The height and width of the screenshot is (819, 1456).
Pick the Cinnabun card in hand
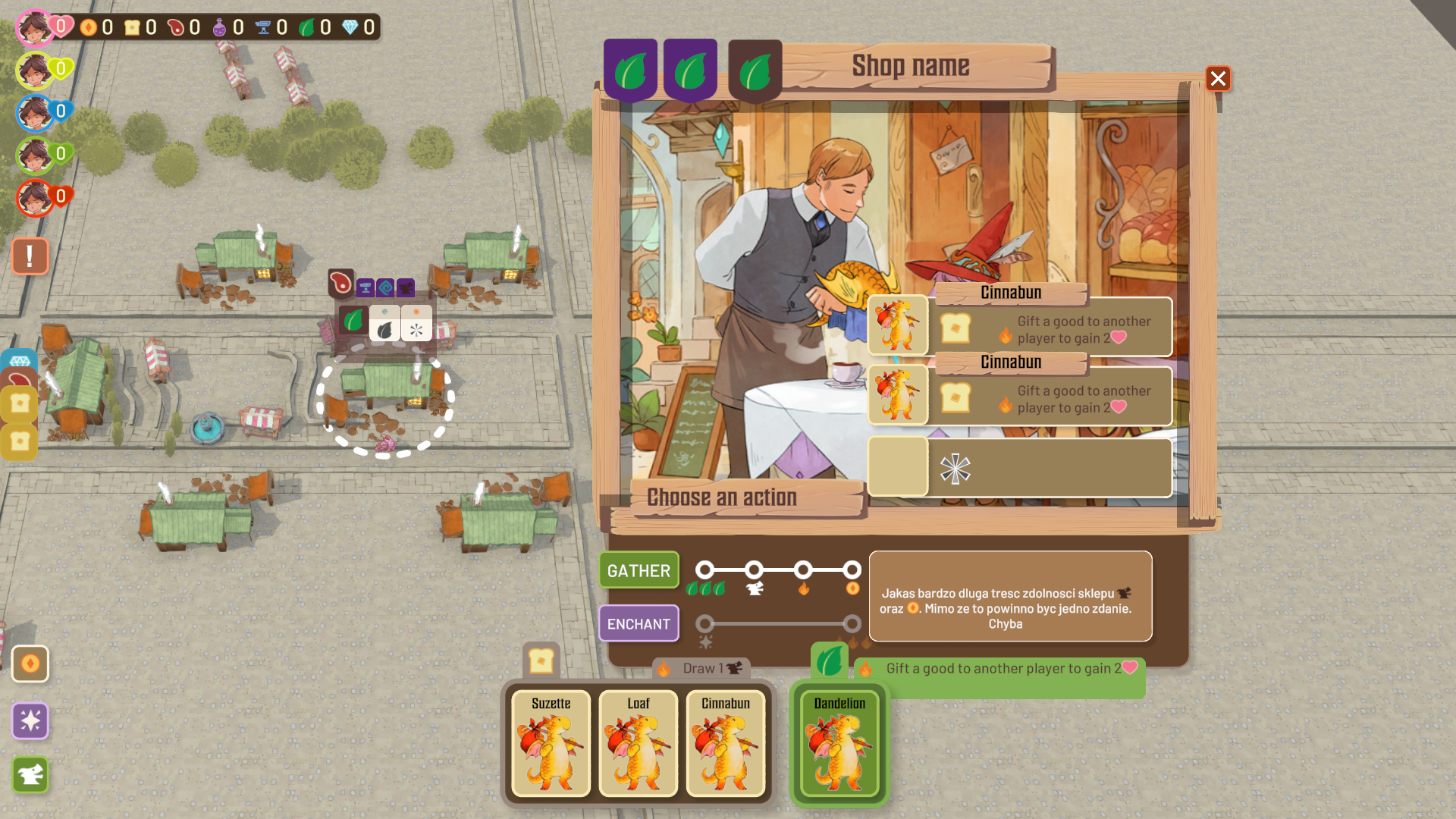pos(726,743)
